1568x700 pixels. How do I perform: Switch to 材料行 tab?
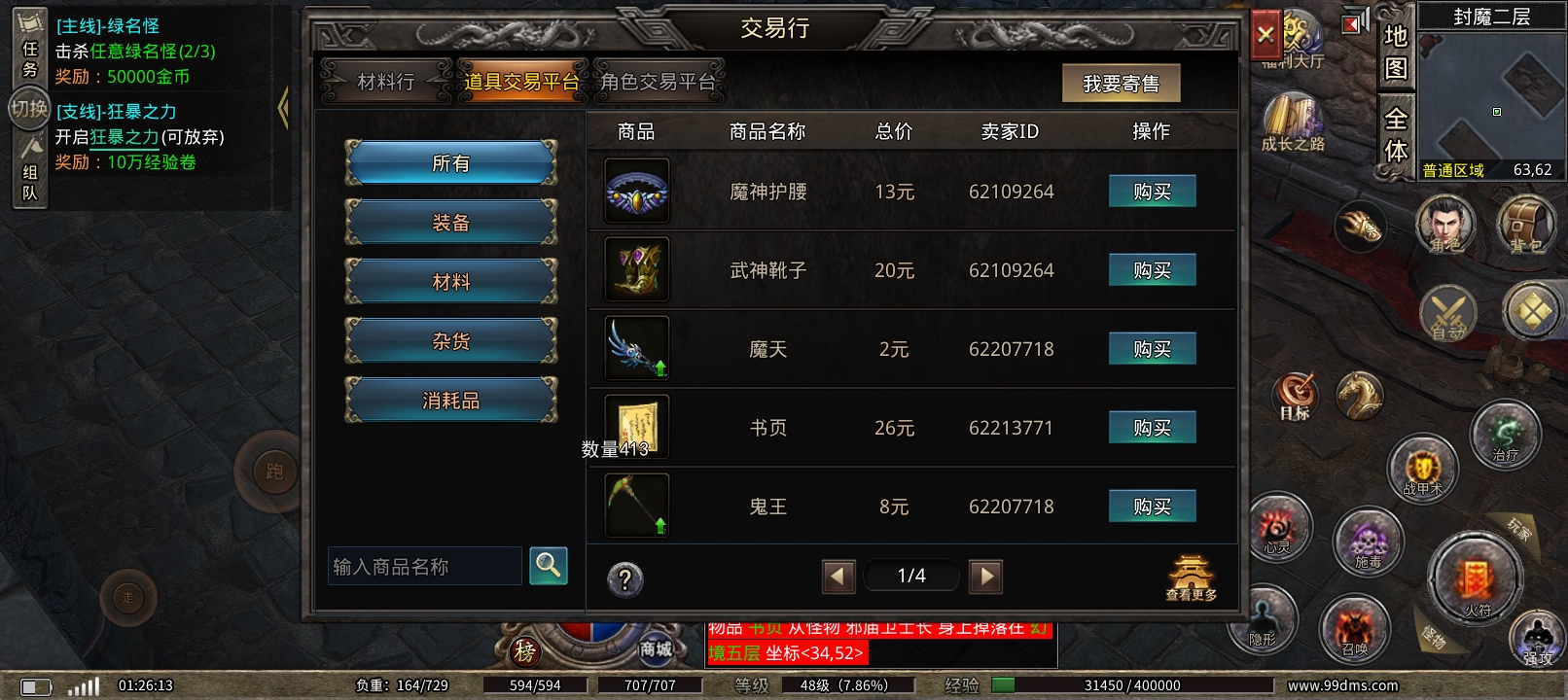tap(386, 82)
